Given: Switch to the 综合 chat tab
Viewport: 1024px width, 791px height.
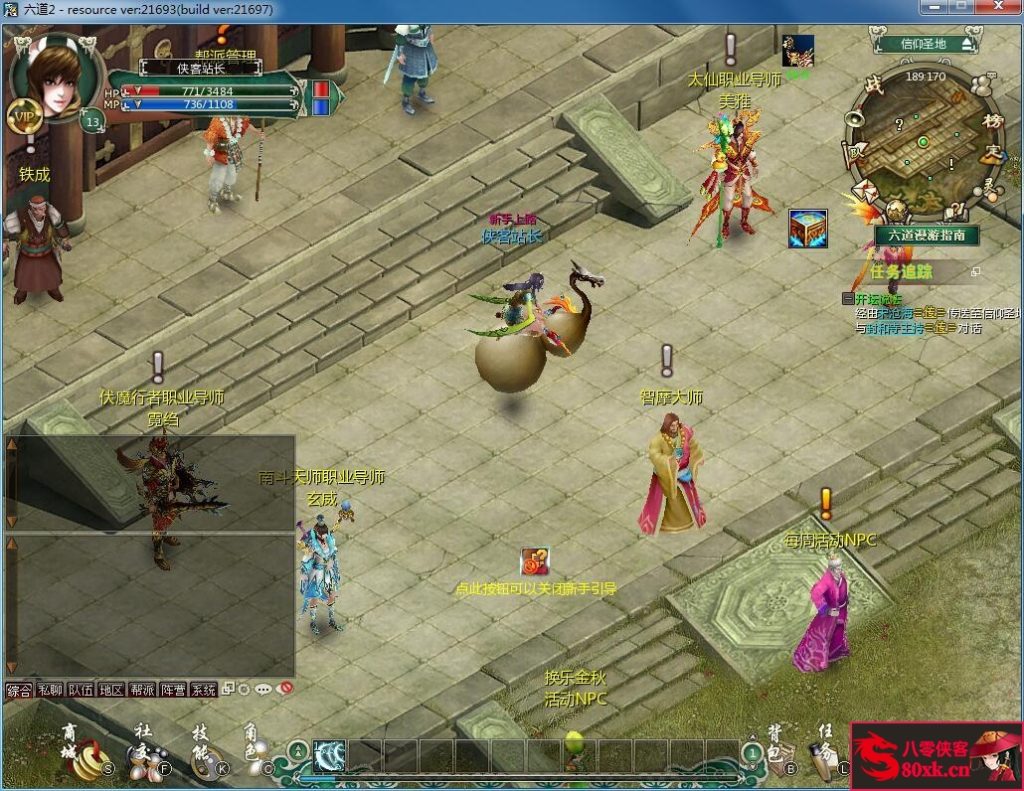Looking at the screenshot, I should point(20,690).
